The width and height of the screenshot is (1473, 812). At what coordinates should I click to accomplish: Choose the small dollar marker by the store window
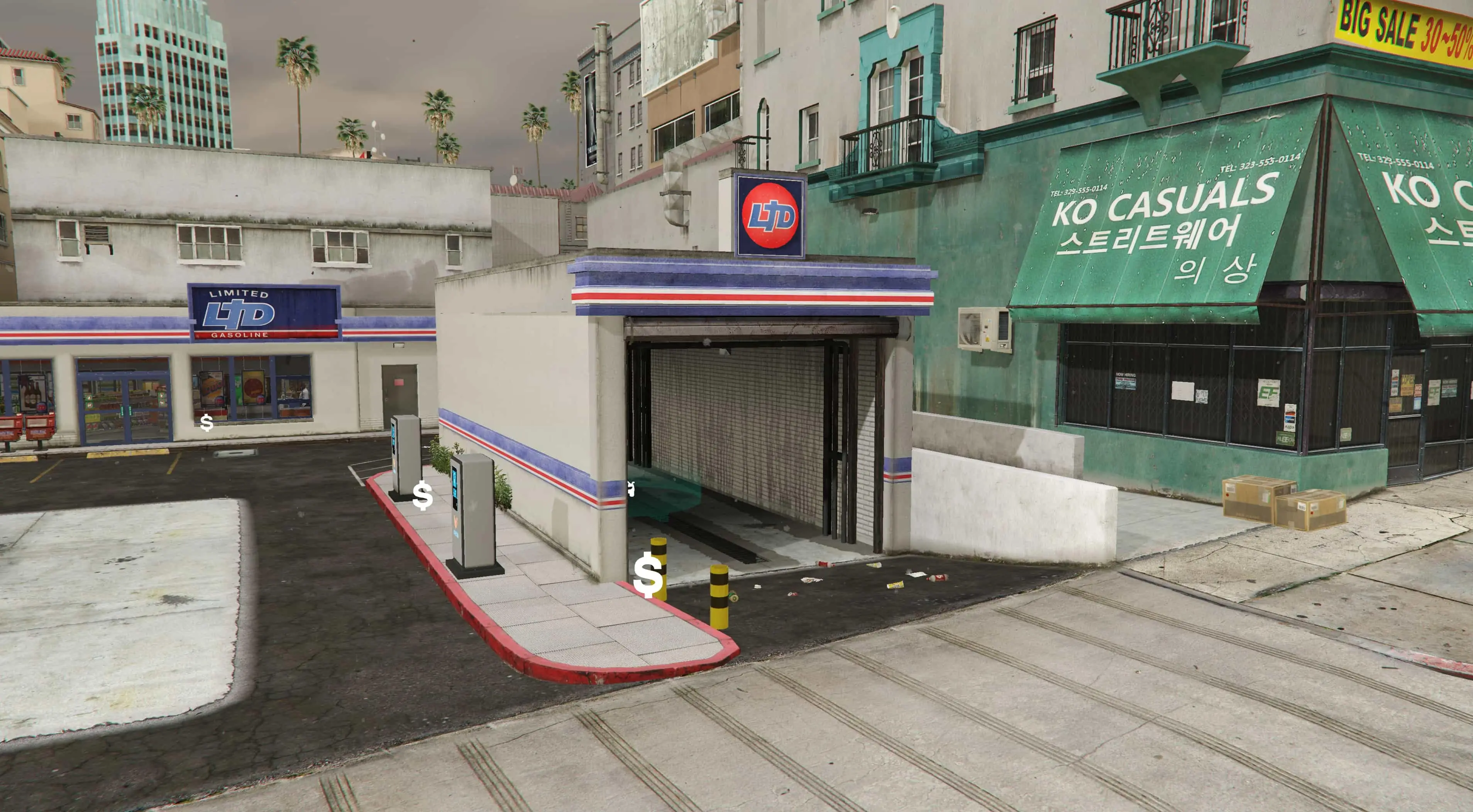tap(207, 423)
